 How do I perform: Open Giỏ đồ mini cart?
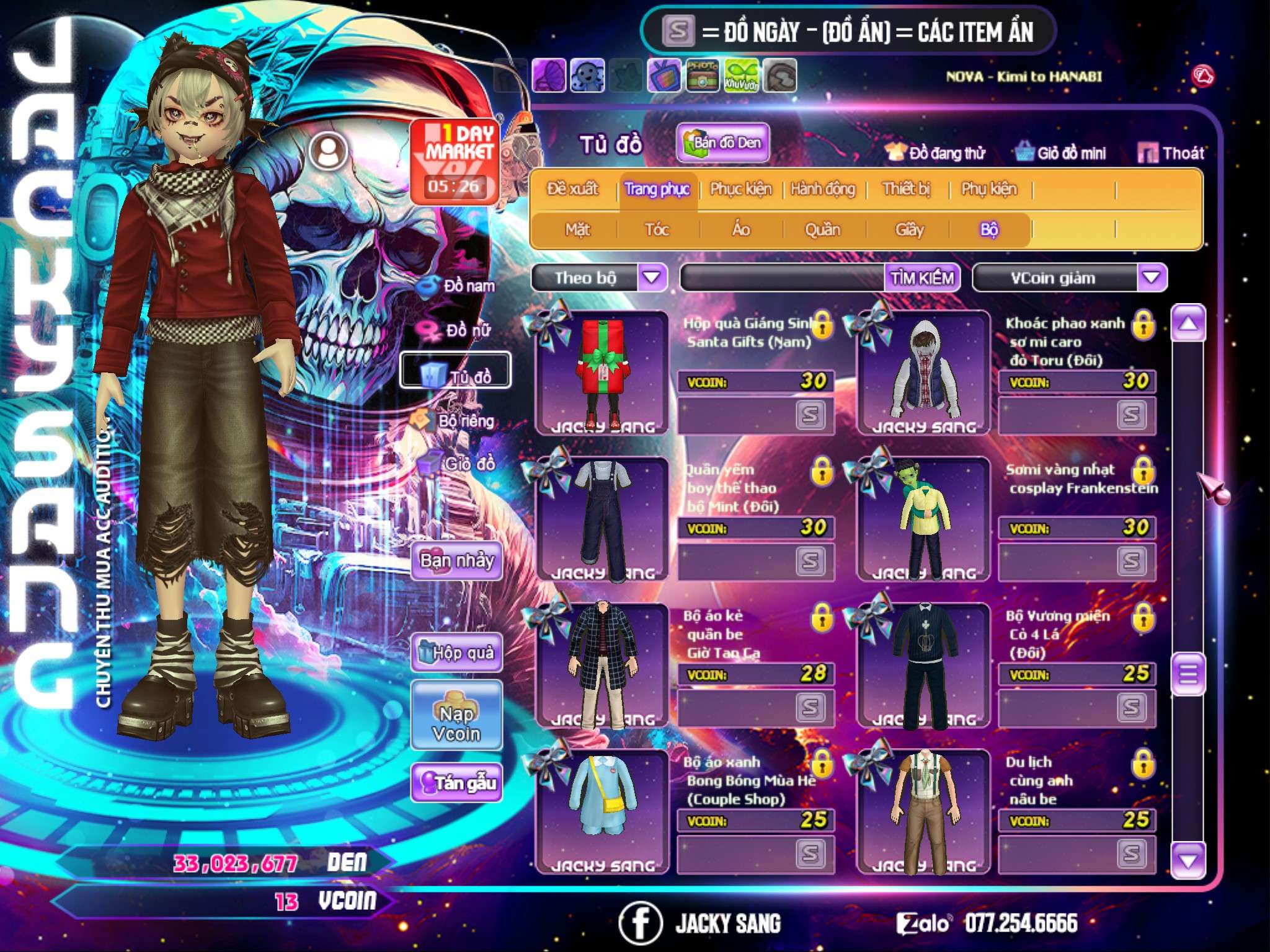pos(1061,152)
